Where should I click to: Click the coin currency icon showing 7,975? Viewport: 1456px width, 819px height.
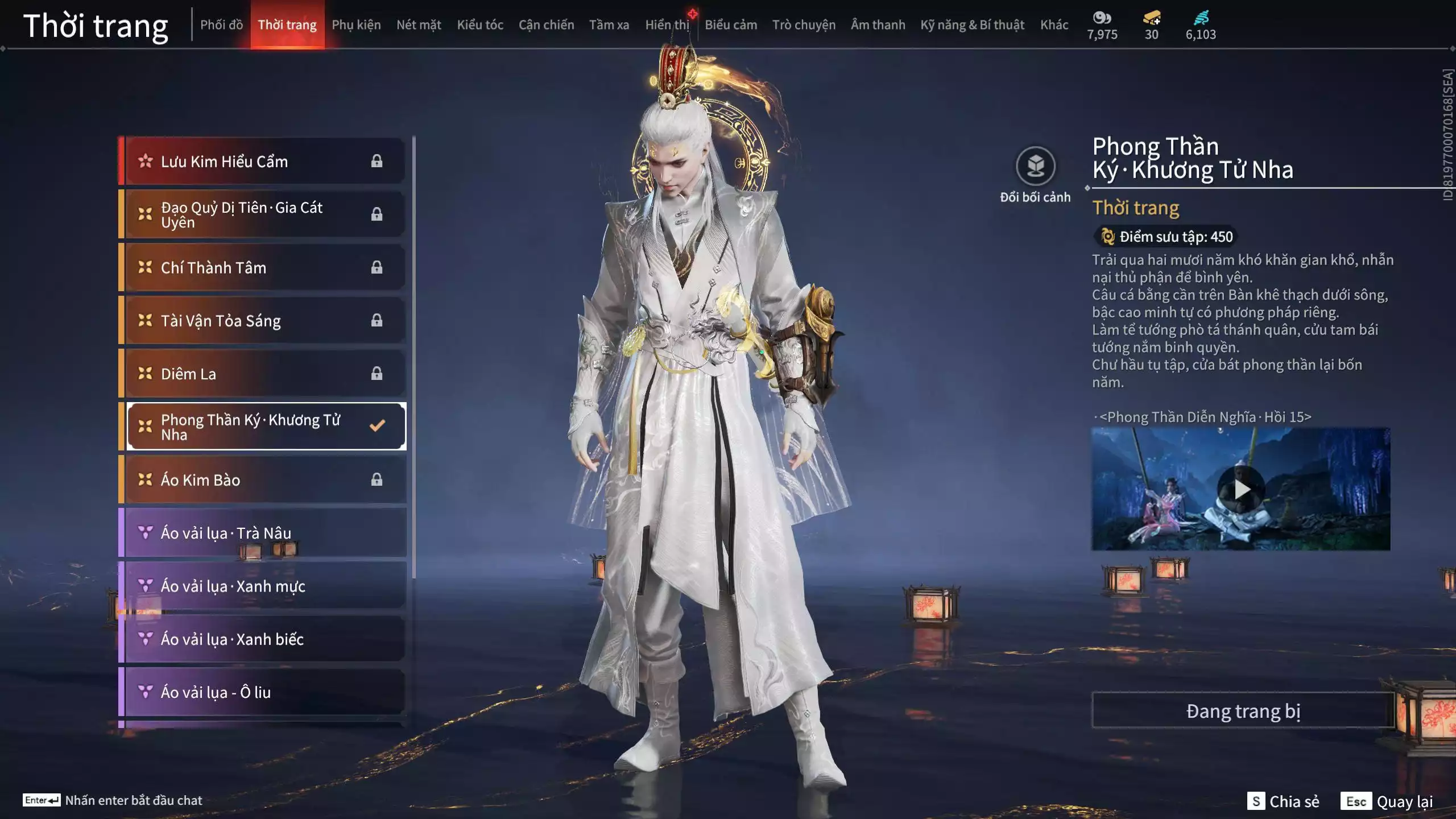click(1102, 18)
